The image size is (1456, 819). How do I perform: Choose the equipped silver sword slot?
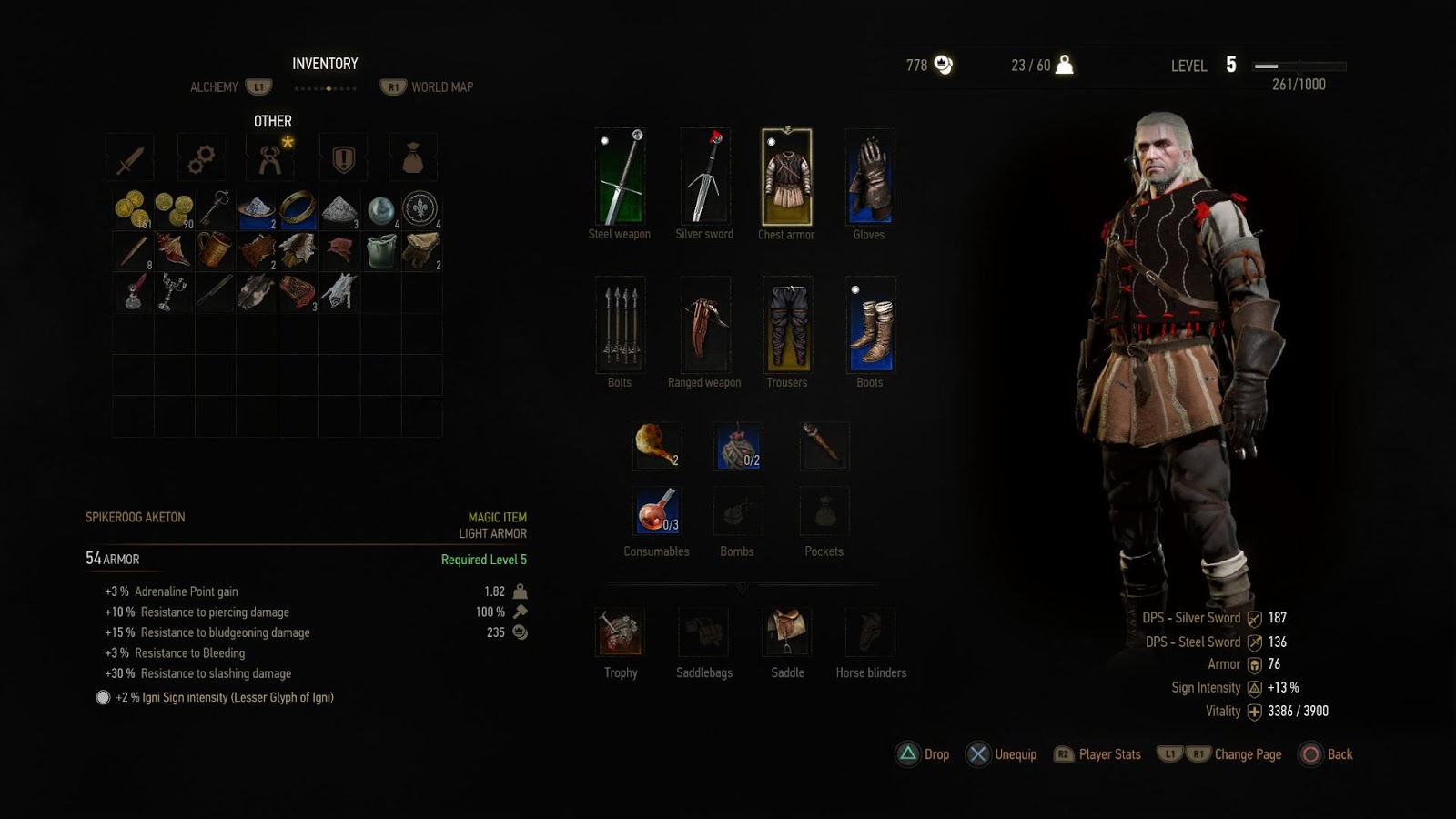click(x=704, y=177)
